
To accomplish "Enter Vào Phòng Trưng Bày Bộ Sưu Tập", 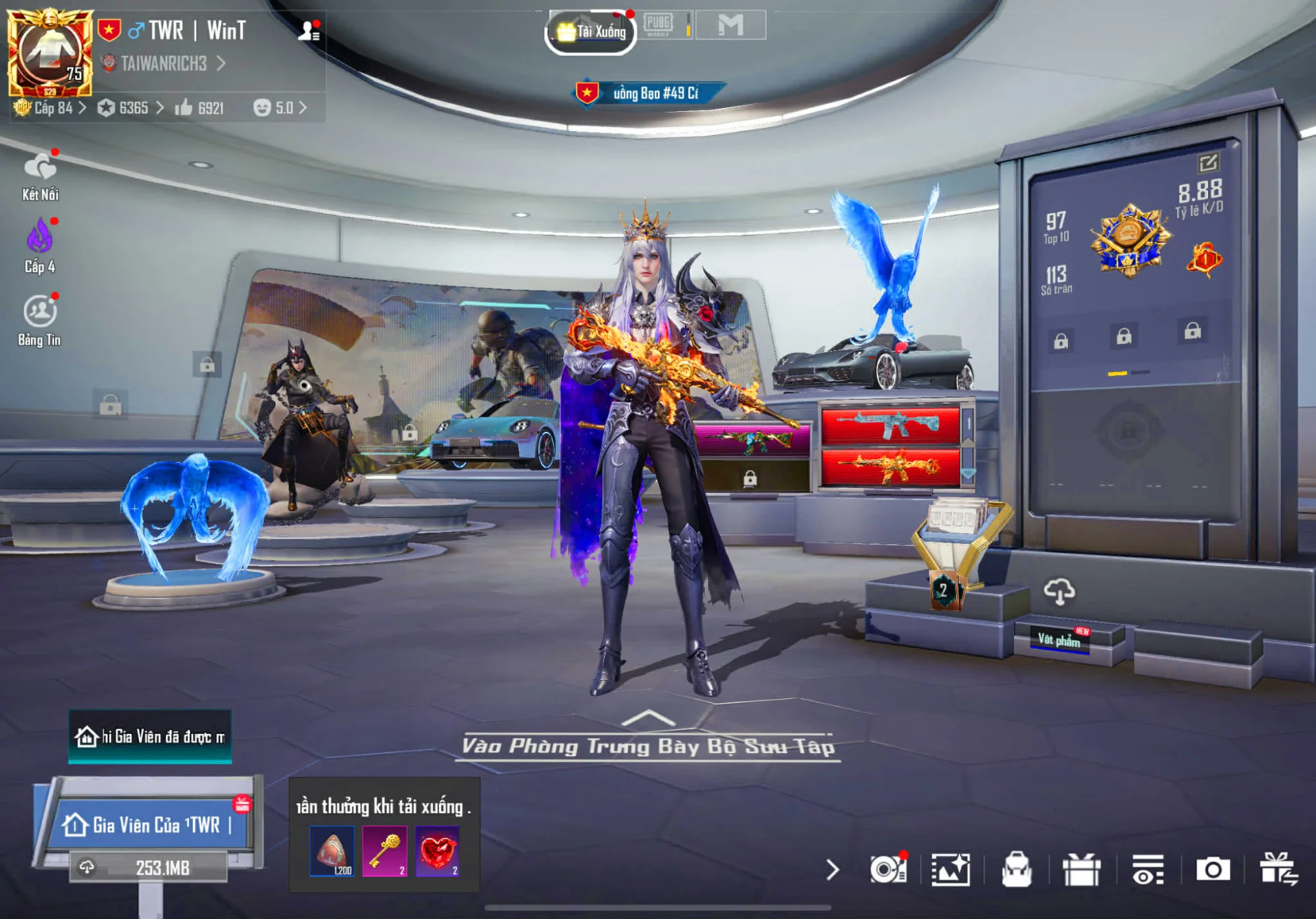I will 648,745.
